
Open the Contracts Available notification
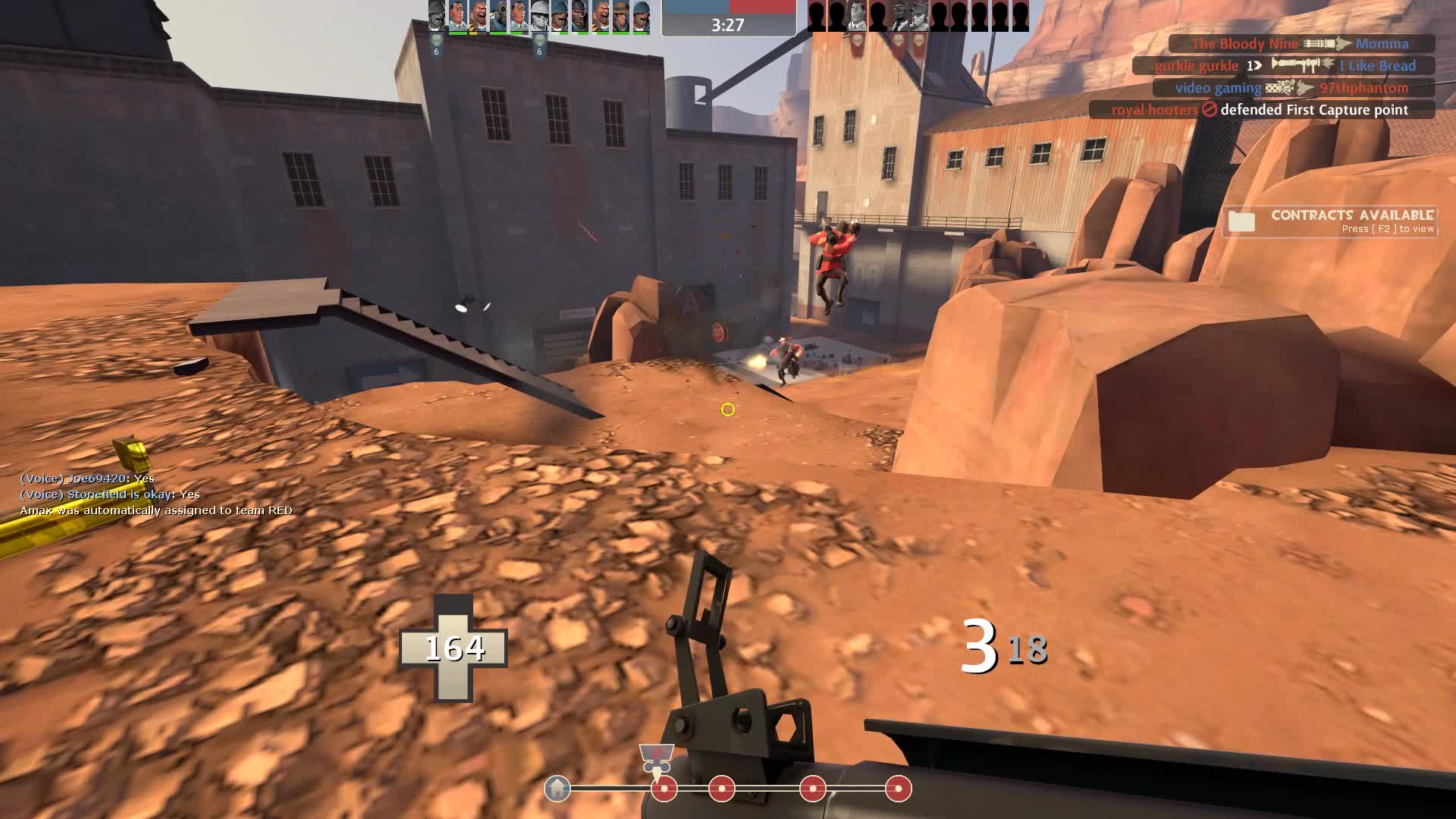tap(1331, 221)
